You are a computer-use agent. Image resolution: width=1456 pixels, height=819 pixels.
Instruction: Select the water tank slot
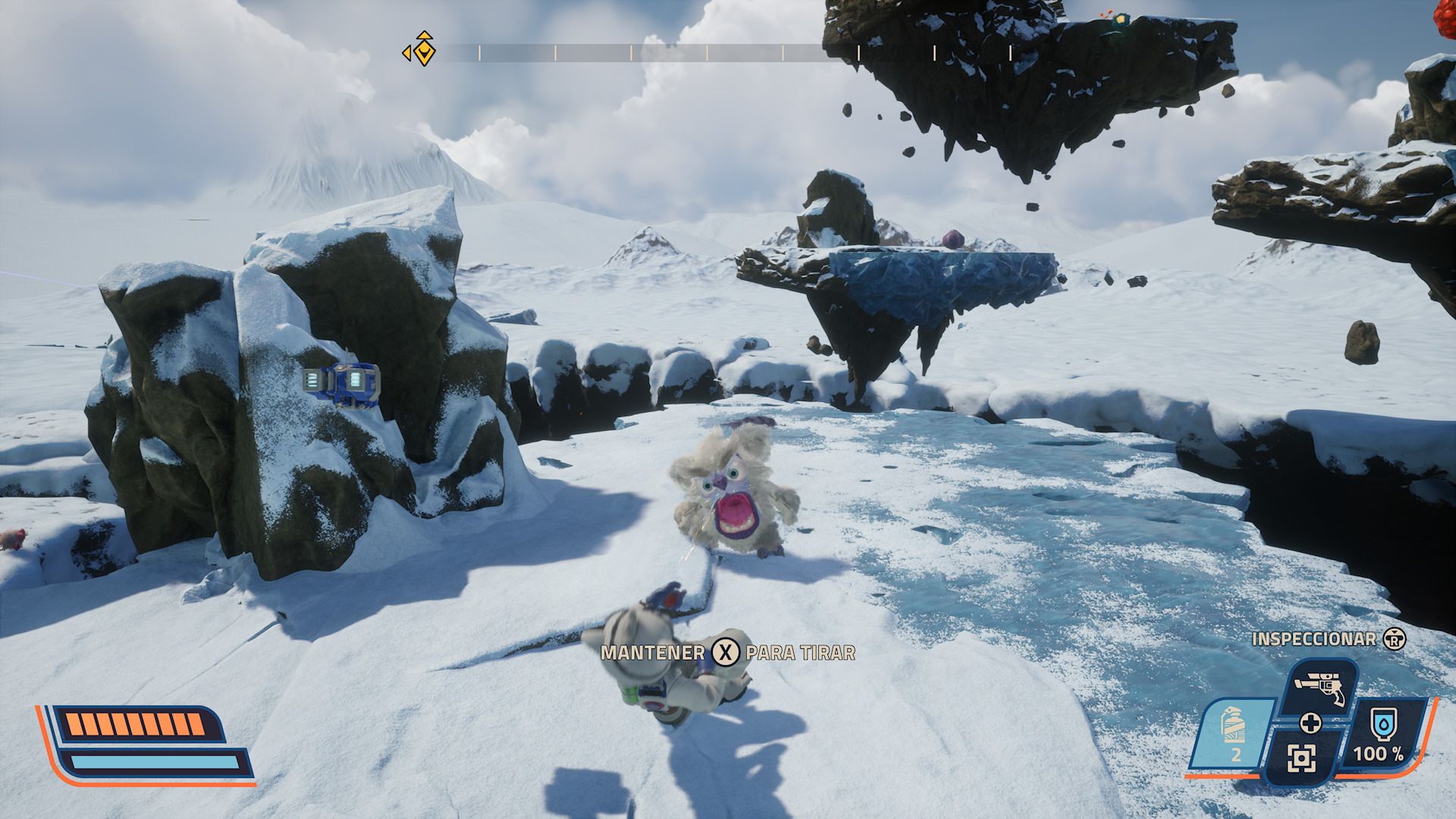click(1383, 733)
